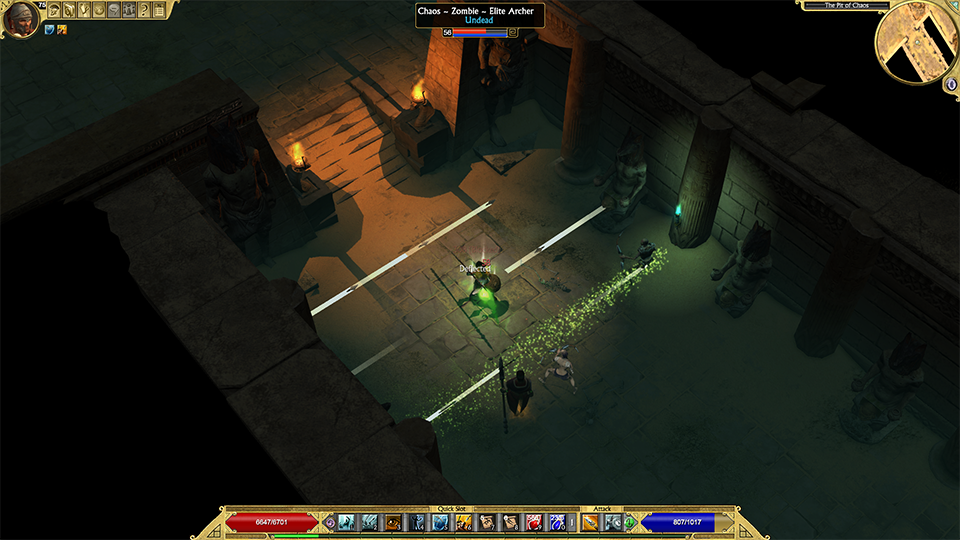Image resolution: width=960 pixels, height=540 pixels.
Task: Open the character sheet via the helmet icon
Action: pyautogui.click(x=54, y=10)
